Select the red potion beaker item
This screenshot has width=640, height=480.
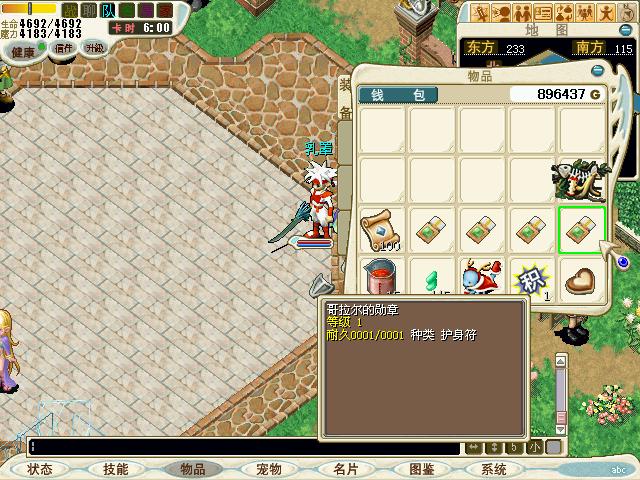click(x=381, y=280)
